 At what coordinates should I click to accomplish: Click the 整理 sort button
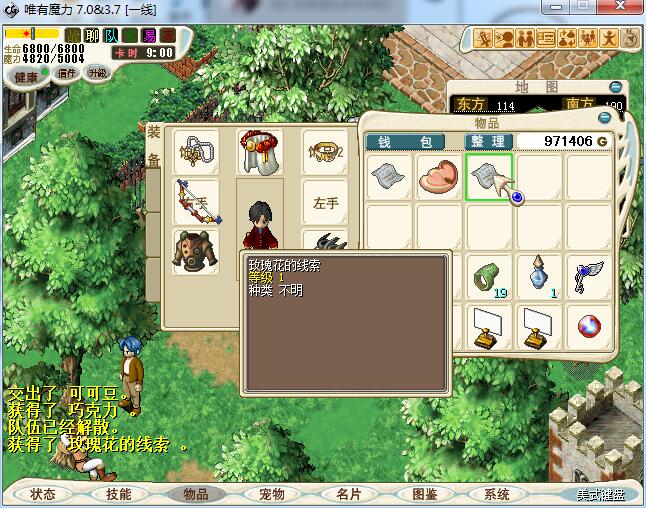pyautogui.click(x=489, y=142)
